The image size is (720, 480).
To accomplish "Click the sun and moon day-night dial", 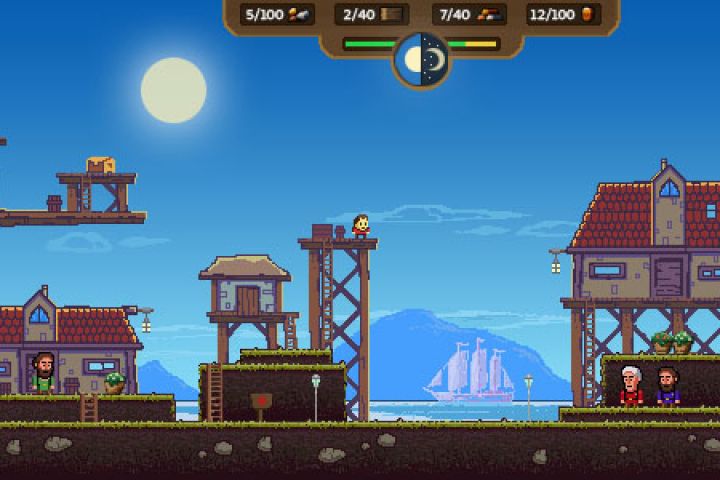I will [421, 59].
